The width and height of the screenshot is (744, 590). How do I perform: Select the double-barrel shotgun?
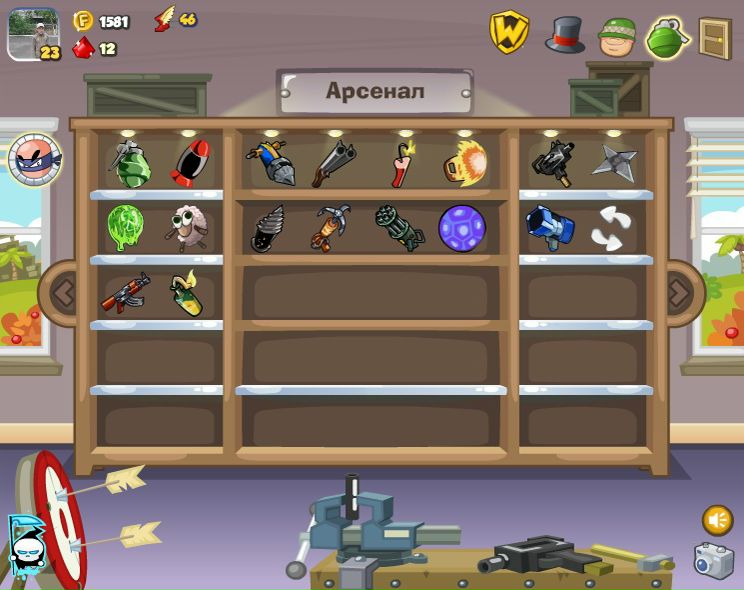click(333, 163)
